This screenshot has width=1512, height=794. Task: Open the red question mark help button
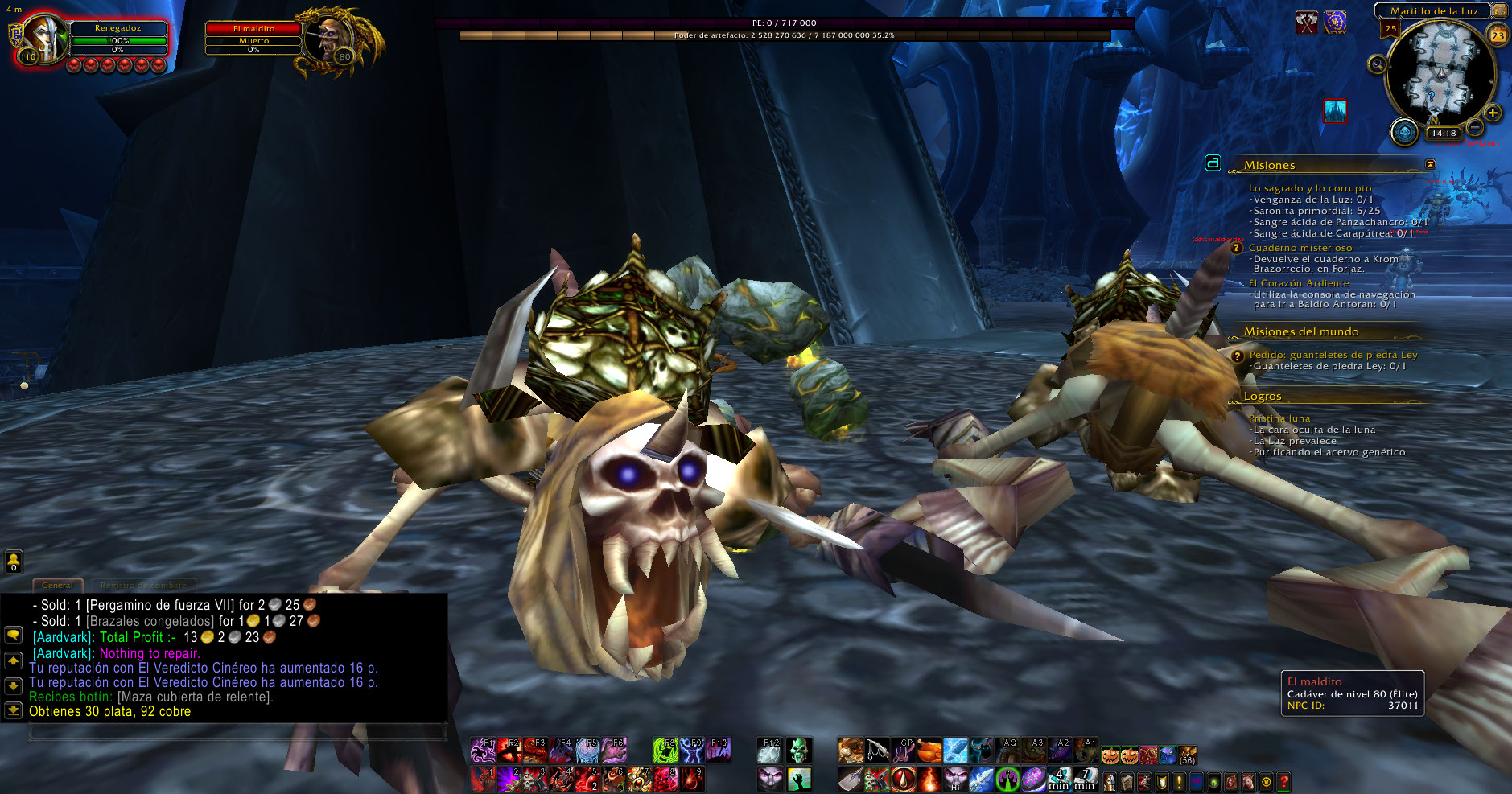coord(1283,781)
